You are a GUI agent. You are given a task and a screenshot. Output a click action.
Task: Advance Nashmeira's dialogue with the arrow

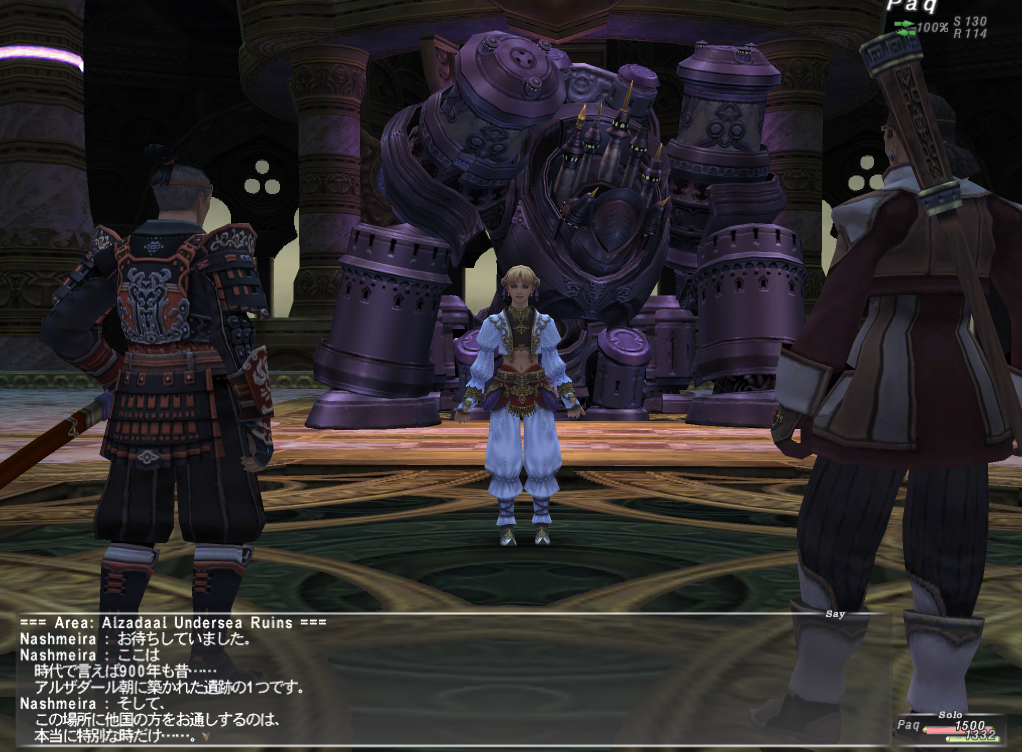pyautogui.click(x=206, y=737)
